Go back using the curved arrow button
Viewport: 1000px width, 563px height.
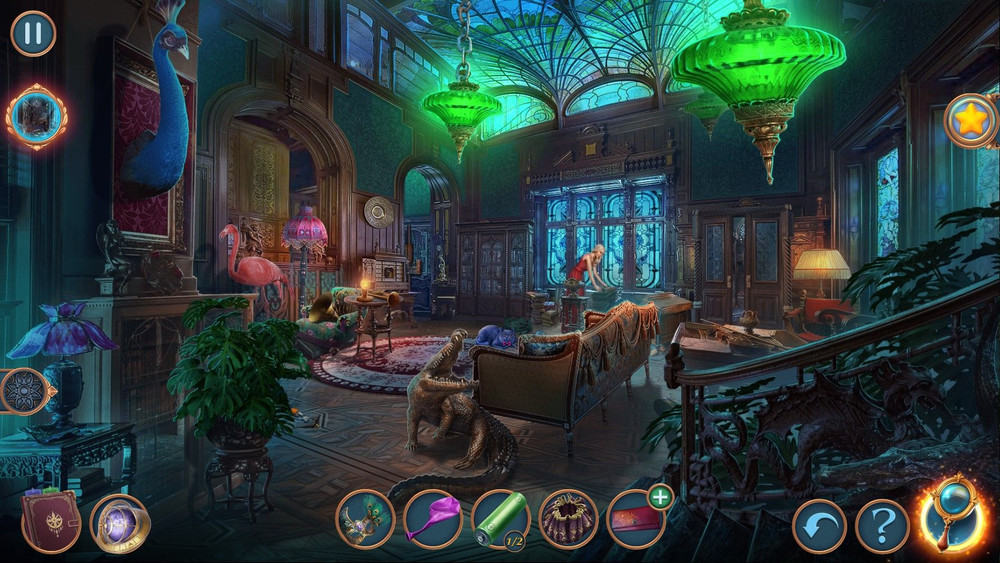point(819,526)
